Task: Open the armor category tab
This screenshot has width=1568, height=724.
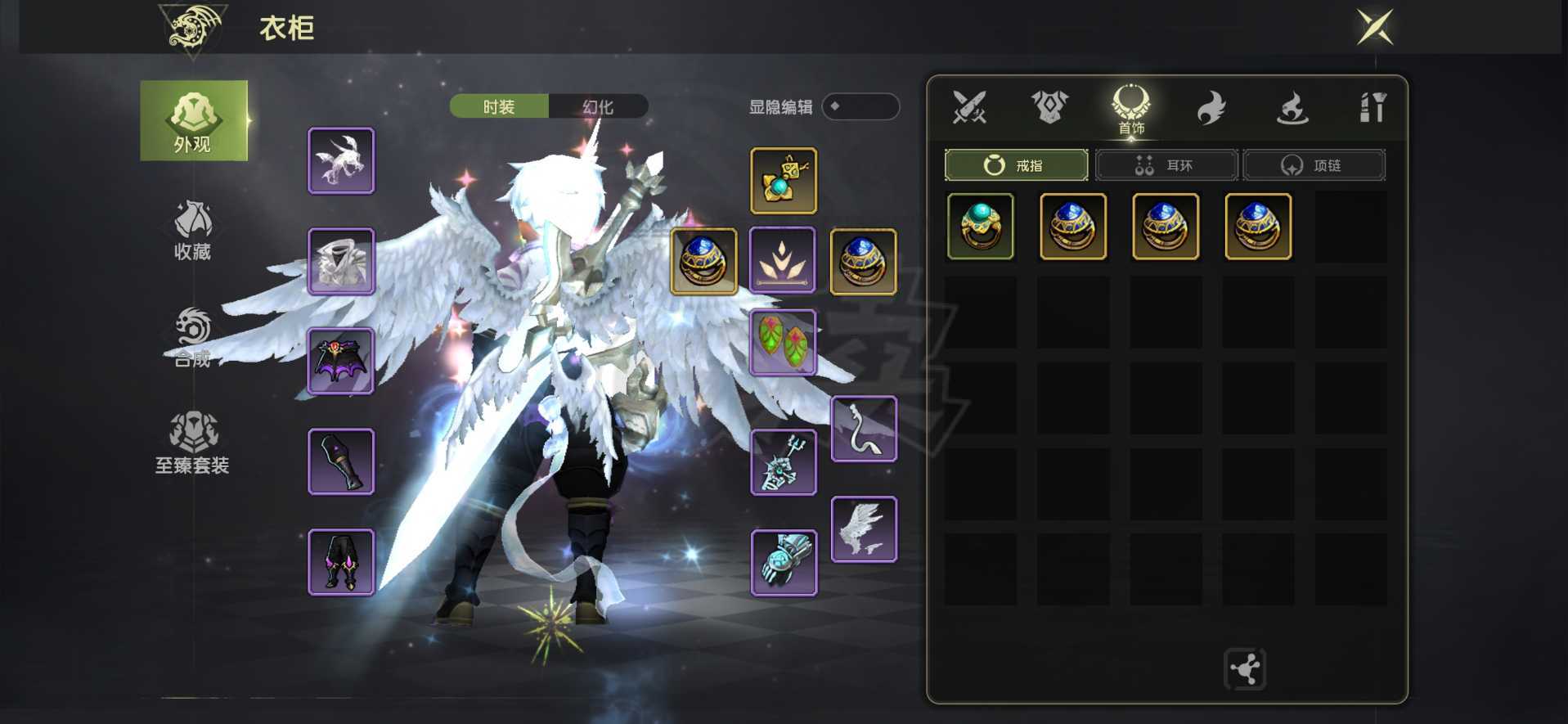Action: (1049, 107)
